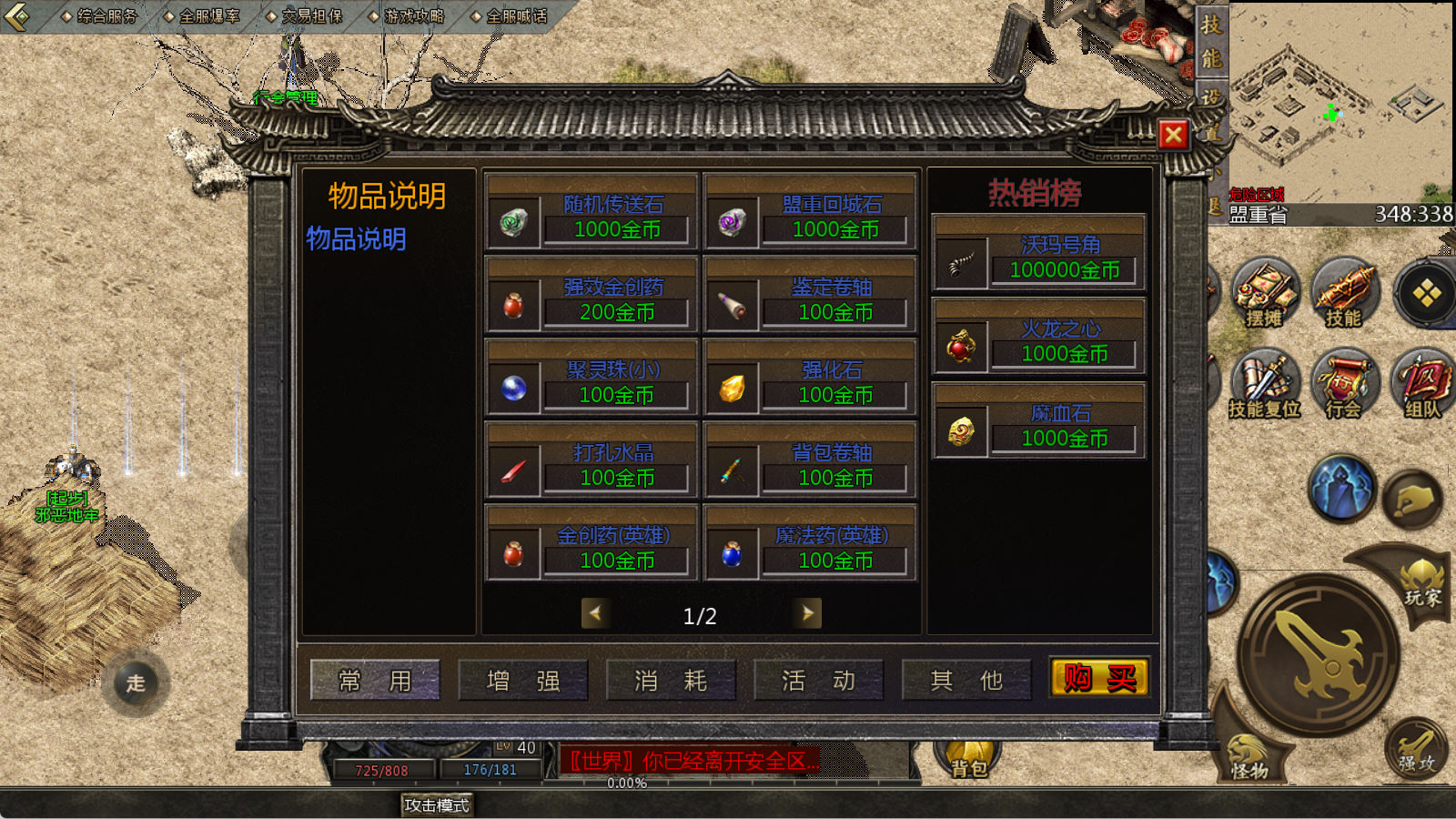Go to the next shop page
This screenshot has width=1456, height=819.
click(807, 613)
